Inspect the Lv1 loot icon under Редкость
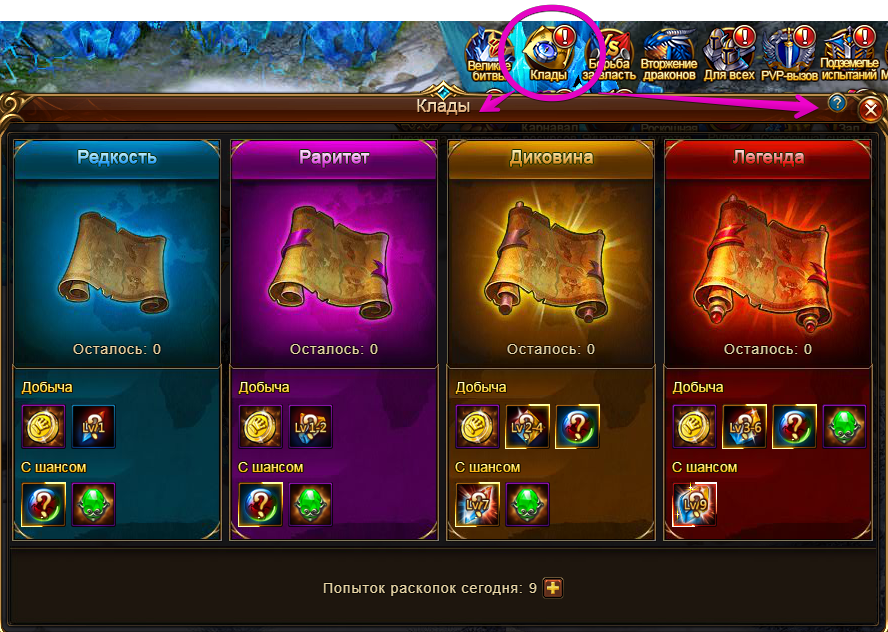 click(x=93, y=427)
